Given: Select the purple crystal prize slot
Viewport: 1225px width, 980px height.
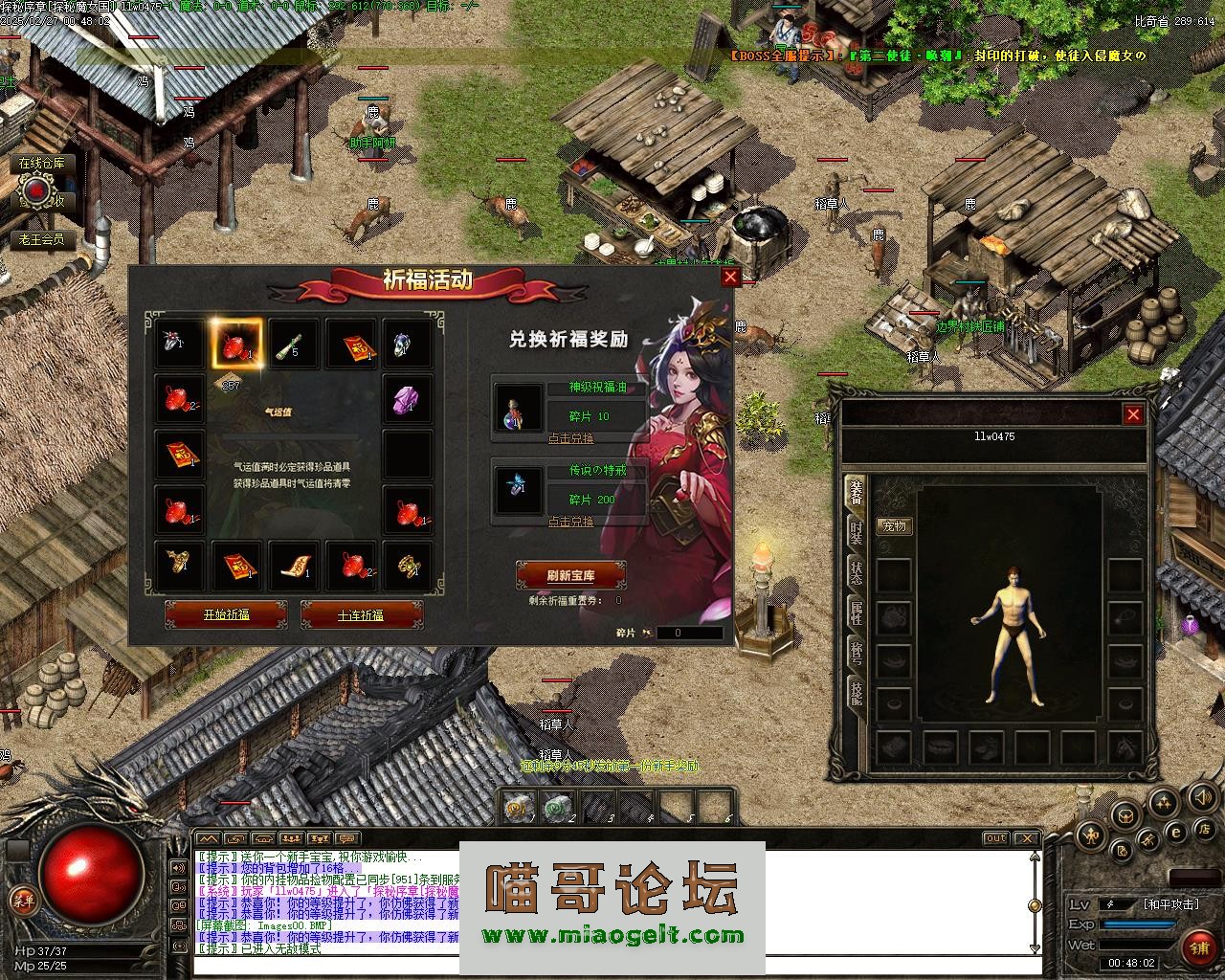Looking at the screenshot, I should point(407,399).
